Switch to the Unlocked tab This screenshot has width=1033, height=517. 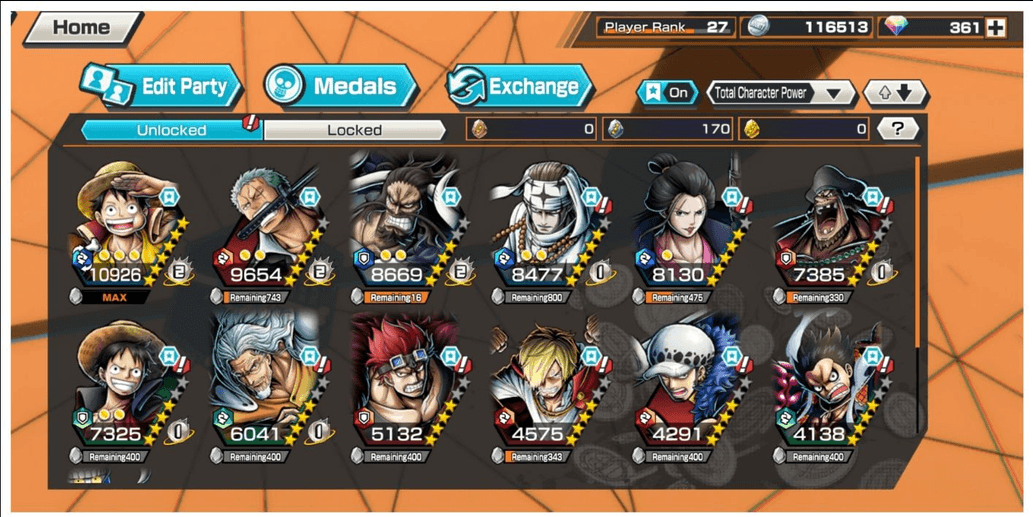(x=171, y=130)
